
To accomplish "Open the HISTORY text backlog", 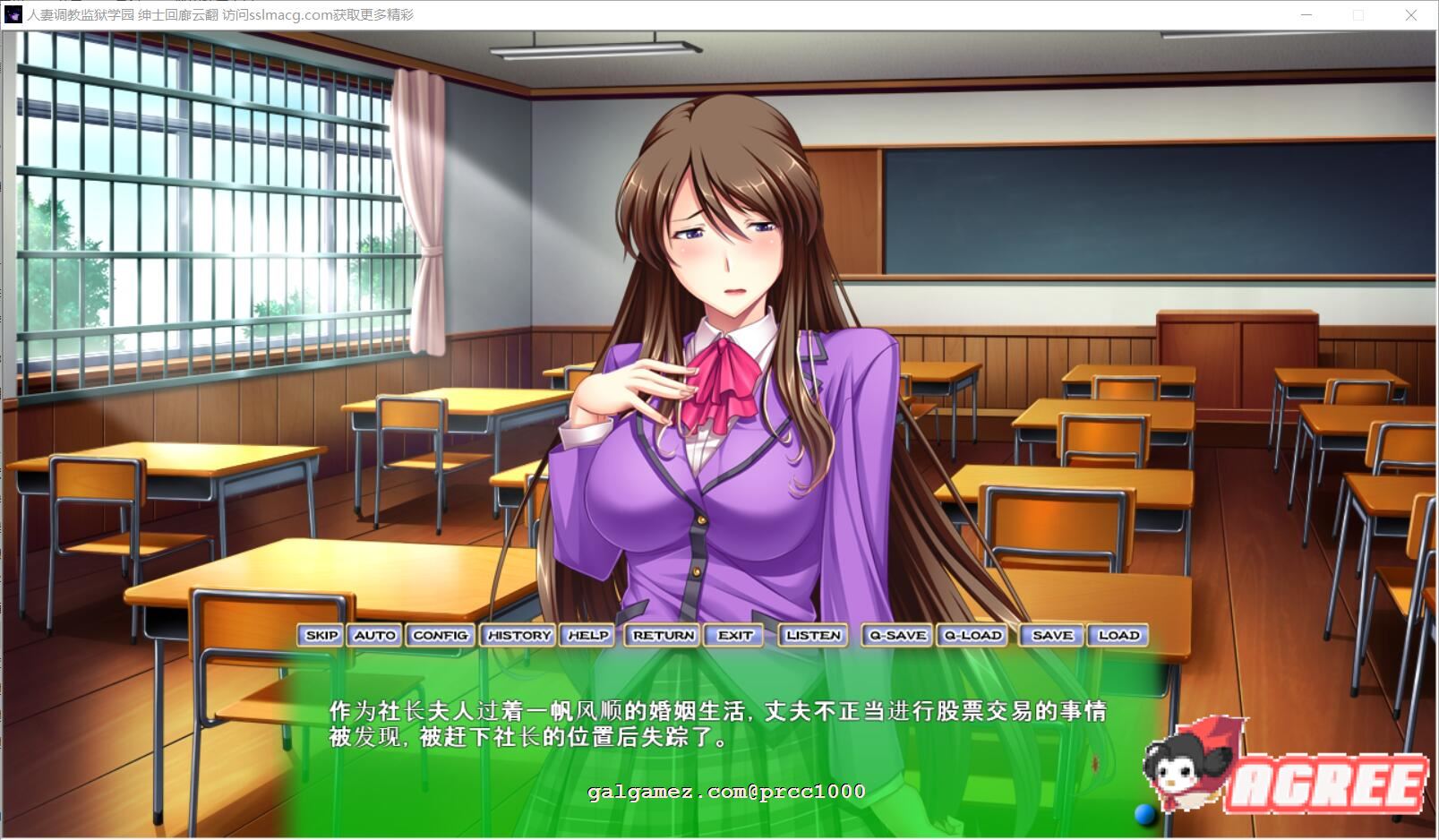I will click(518, 635).
